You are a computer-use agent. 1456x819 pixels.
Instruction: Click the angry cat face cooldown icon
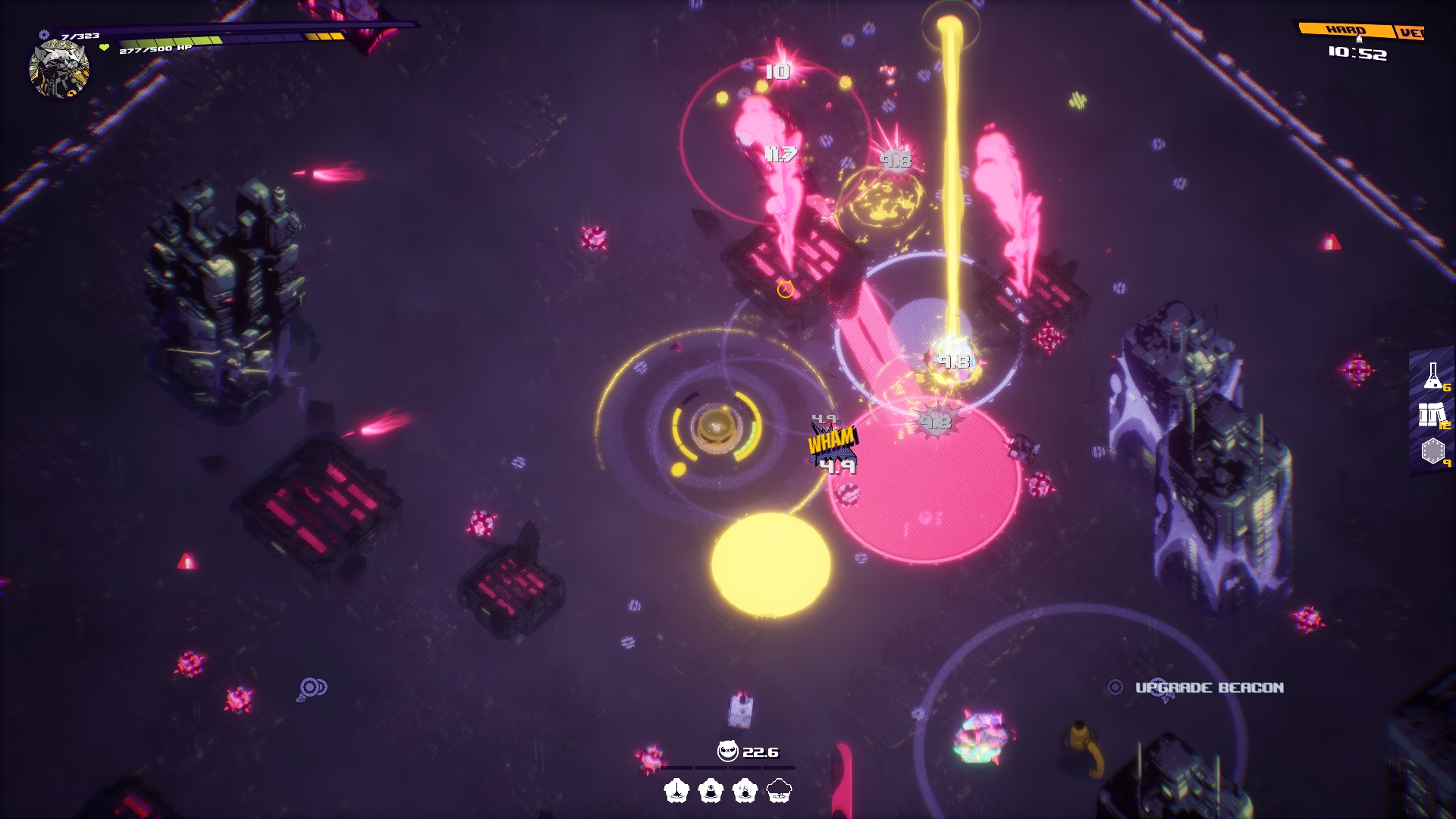[x=727, y=752]
